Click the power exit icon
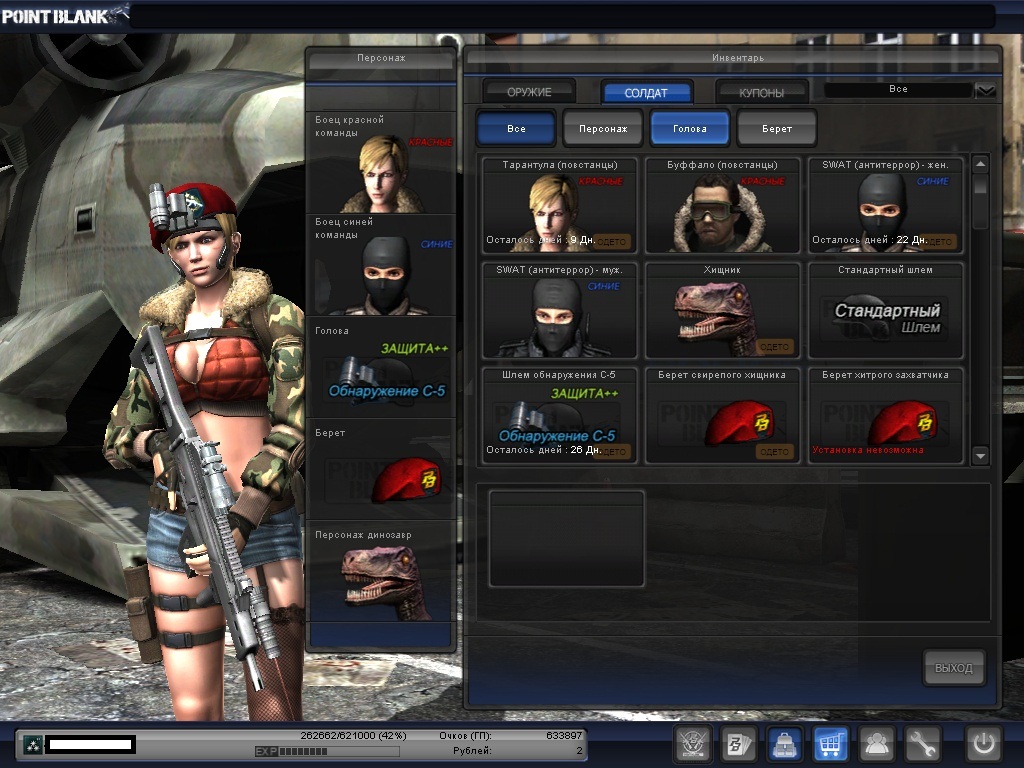Image resolution: width=1024 pixels, height=768 pixels. 983,744
